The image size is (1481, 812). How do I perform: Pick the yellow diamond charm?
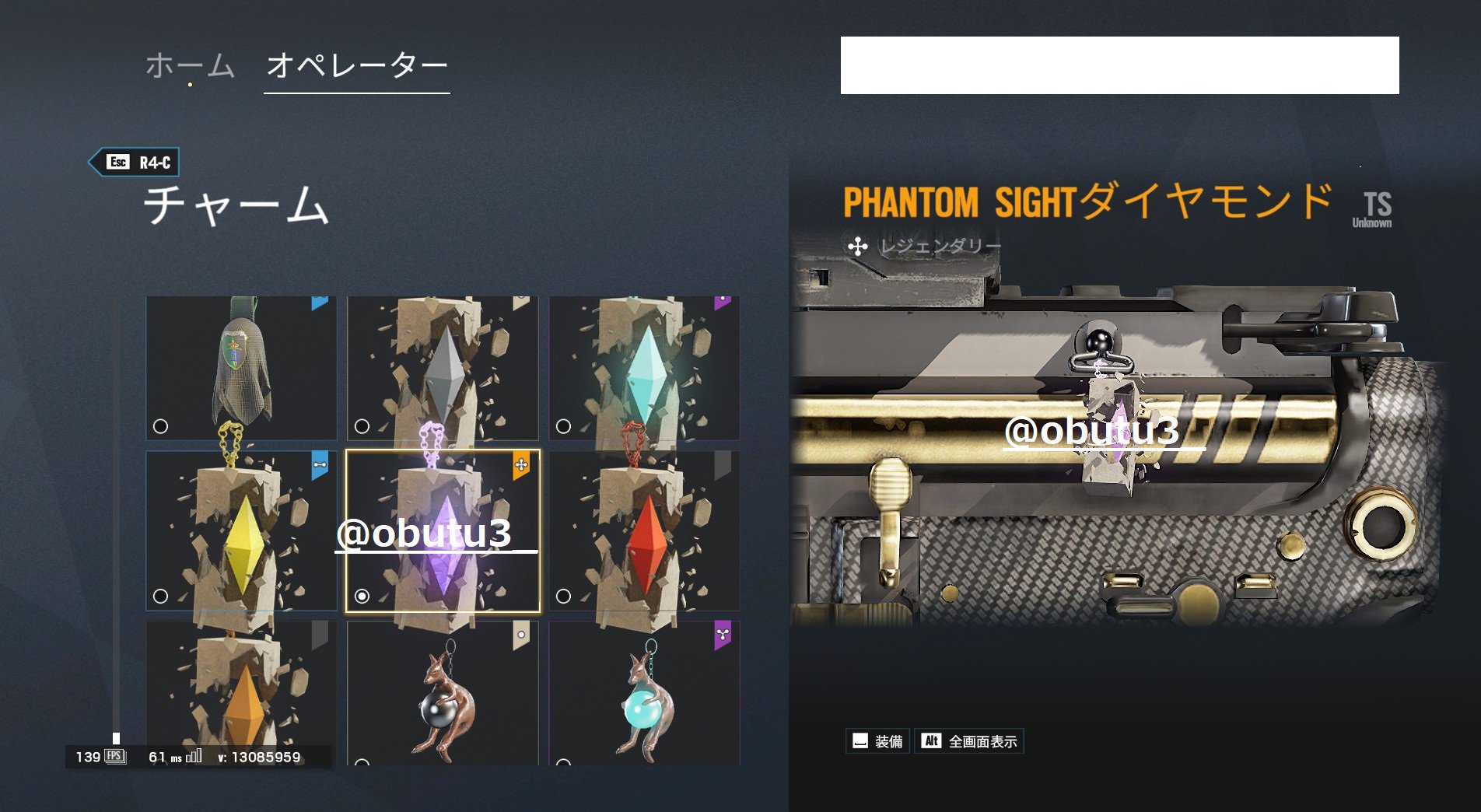[242, 530]
